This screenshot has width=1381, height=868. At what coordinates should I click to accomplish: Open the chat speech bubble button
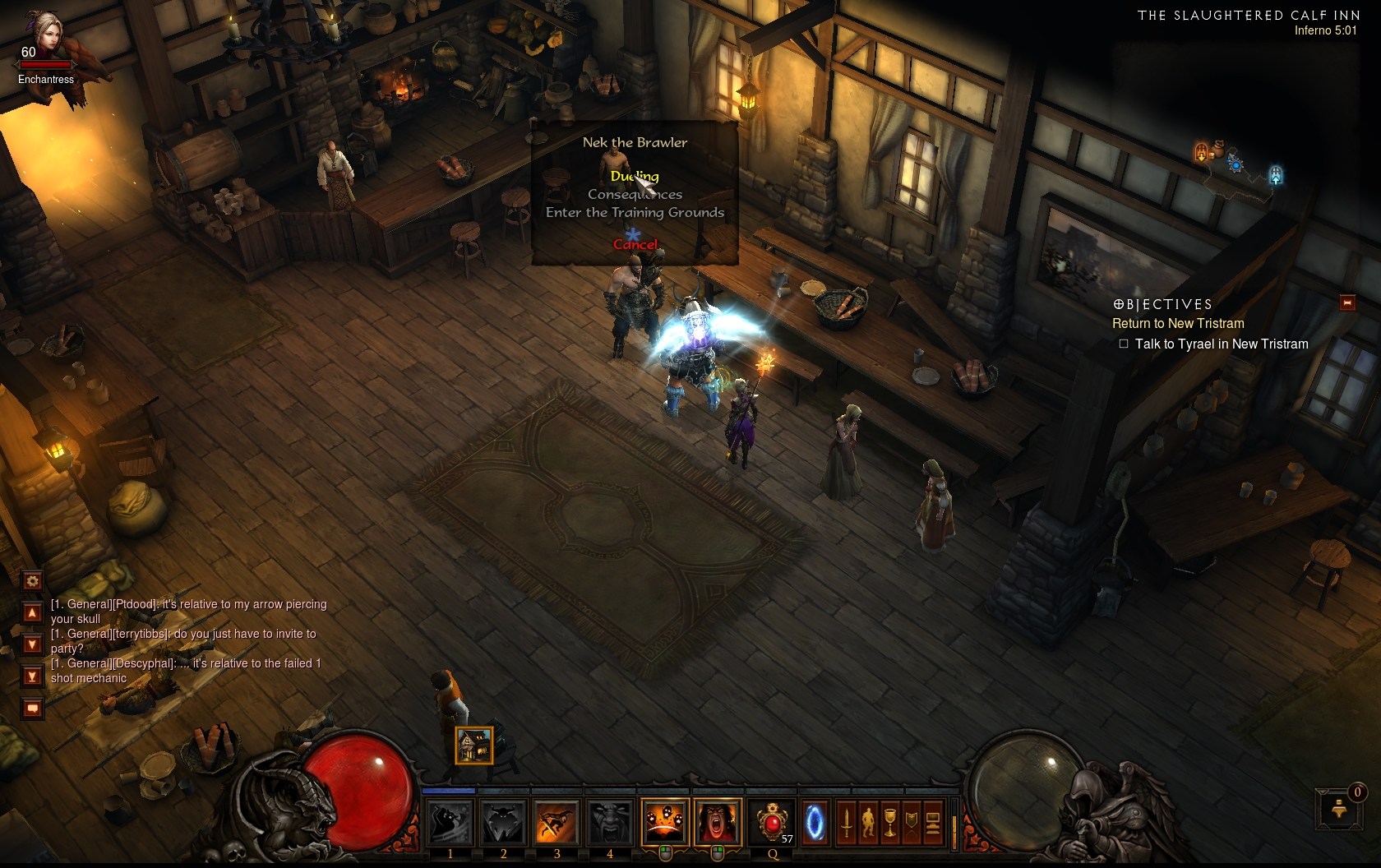(x=32, y=708)
